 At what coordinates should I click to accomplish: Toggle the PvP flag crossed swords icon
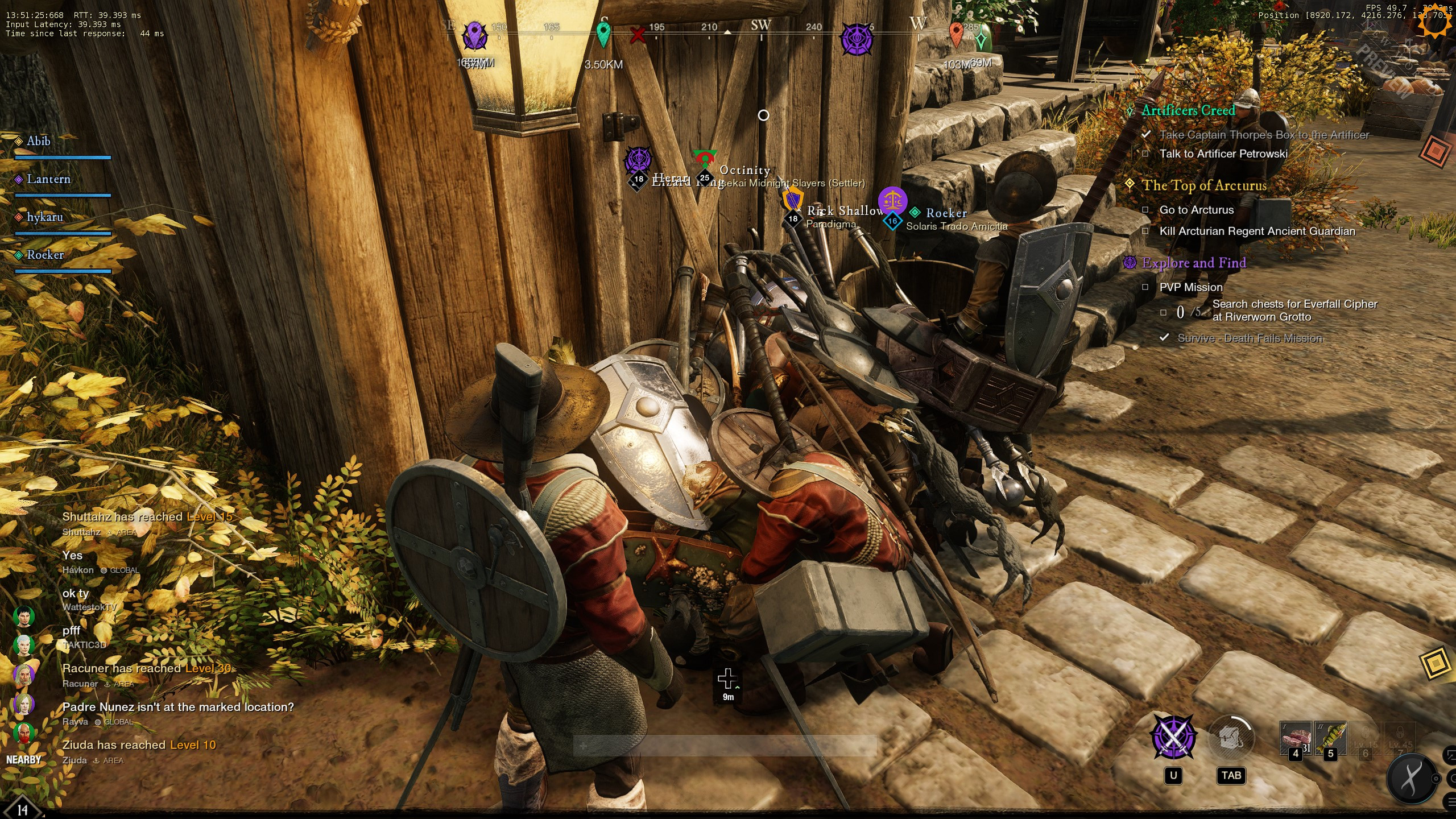[1173, 738]
